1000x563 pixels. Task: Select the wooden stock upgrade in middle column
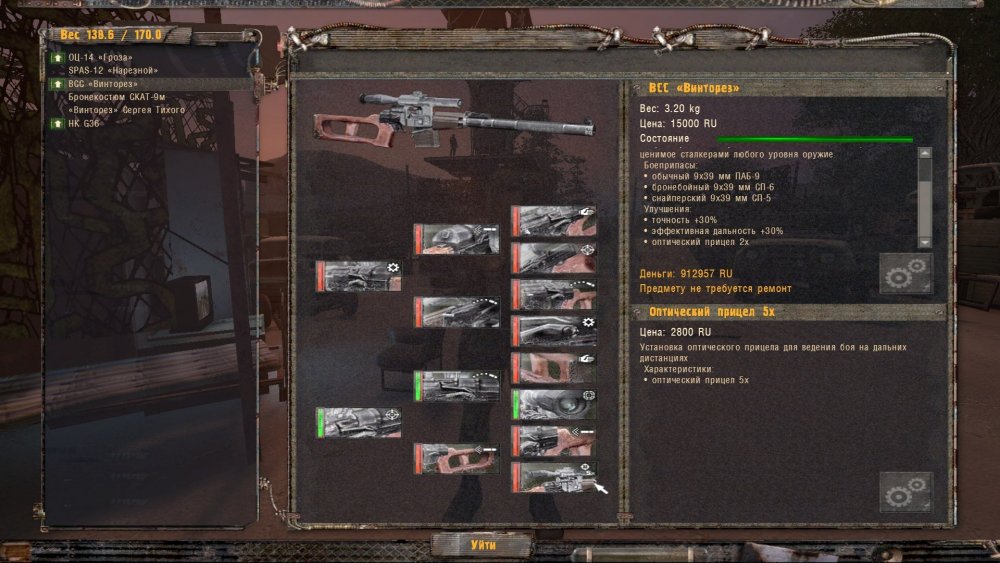pos(457,459)
